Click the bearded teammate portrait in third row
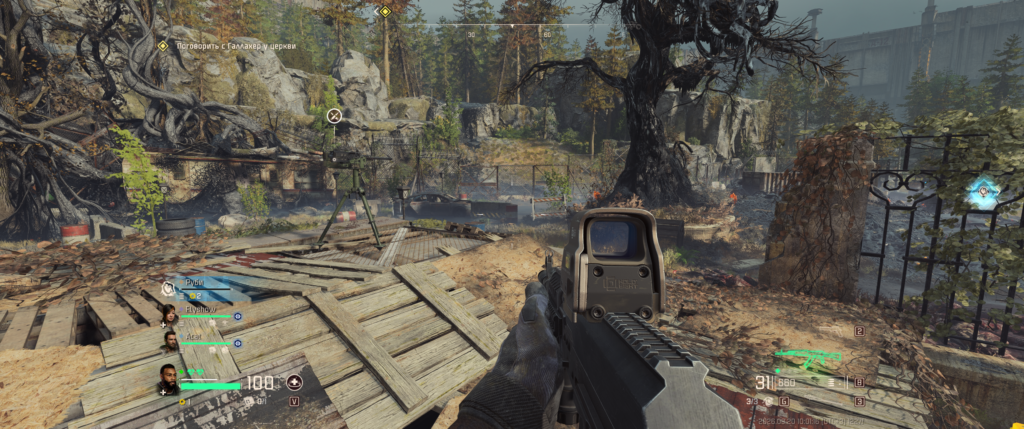Viewport: 1024px width, 429px height. coord(170,343)
